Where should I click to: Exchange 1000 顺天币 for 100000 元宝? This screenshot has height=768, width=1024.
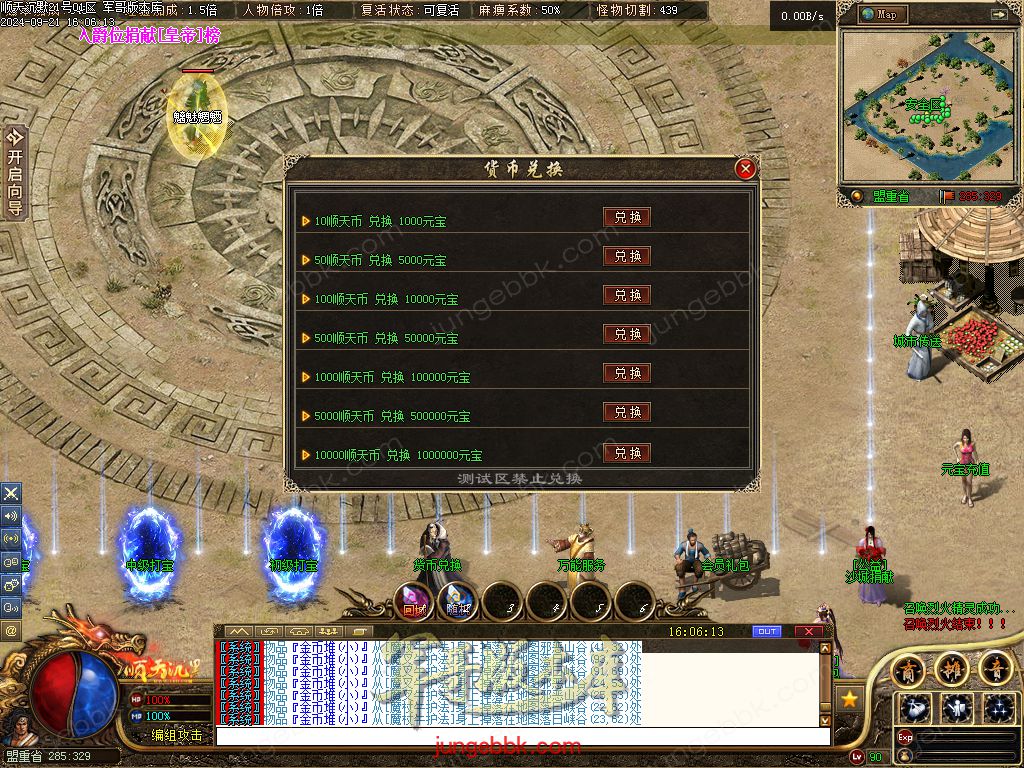pos(627,373)
